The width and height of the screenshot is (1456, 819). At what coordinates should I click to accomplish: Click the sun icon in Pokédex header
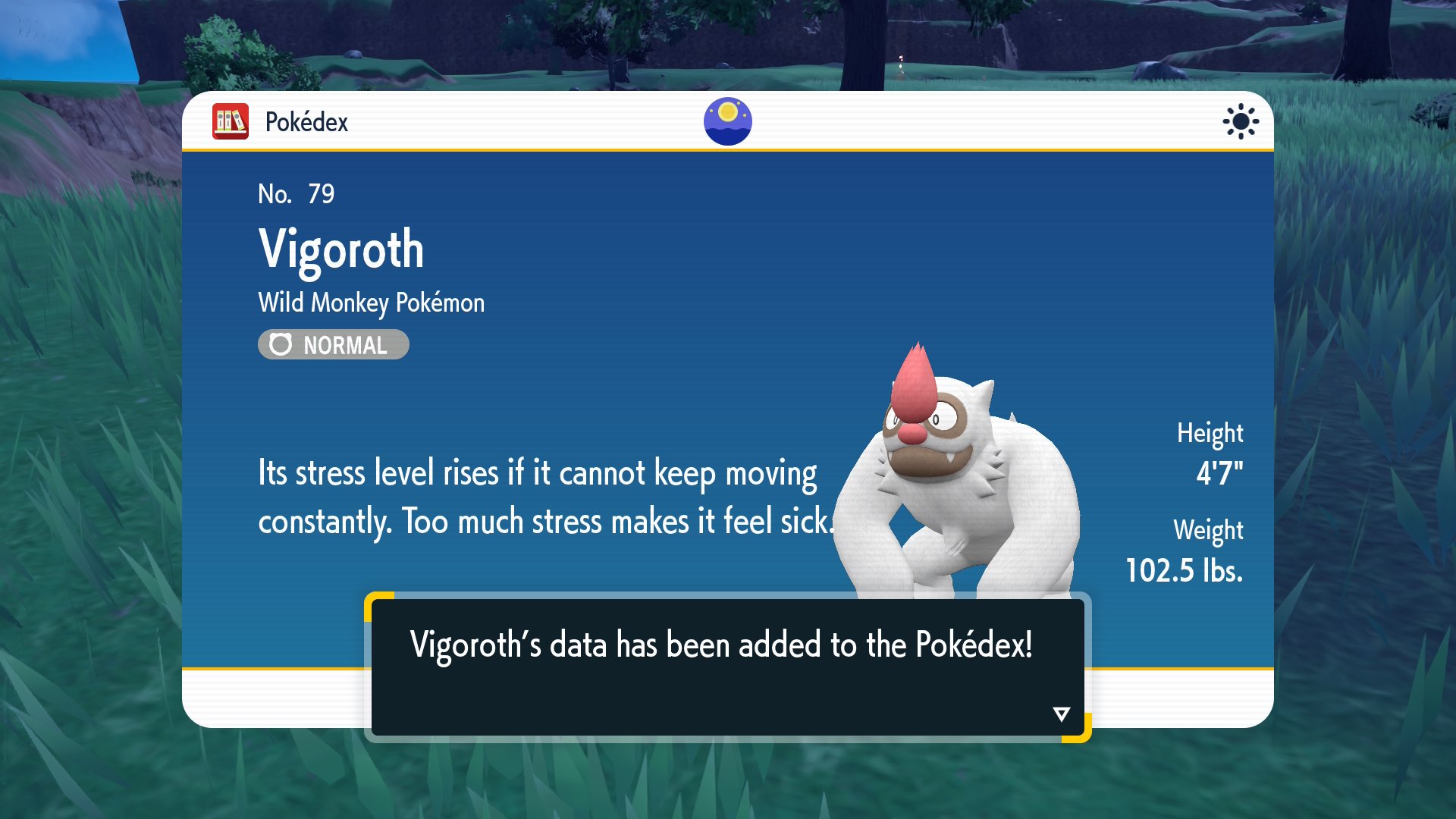(1240, 121)
